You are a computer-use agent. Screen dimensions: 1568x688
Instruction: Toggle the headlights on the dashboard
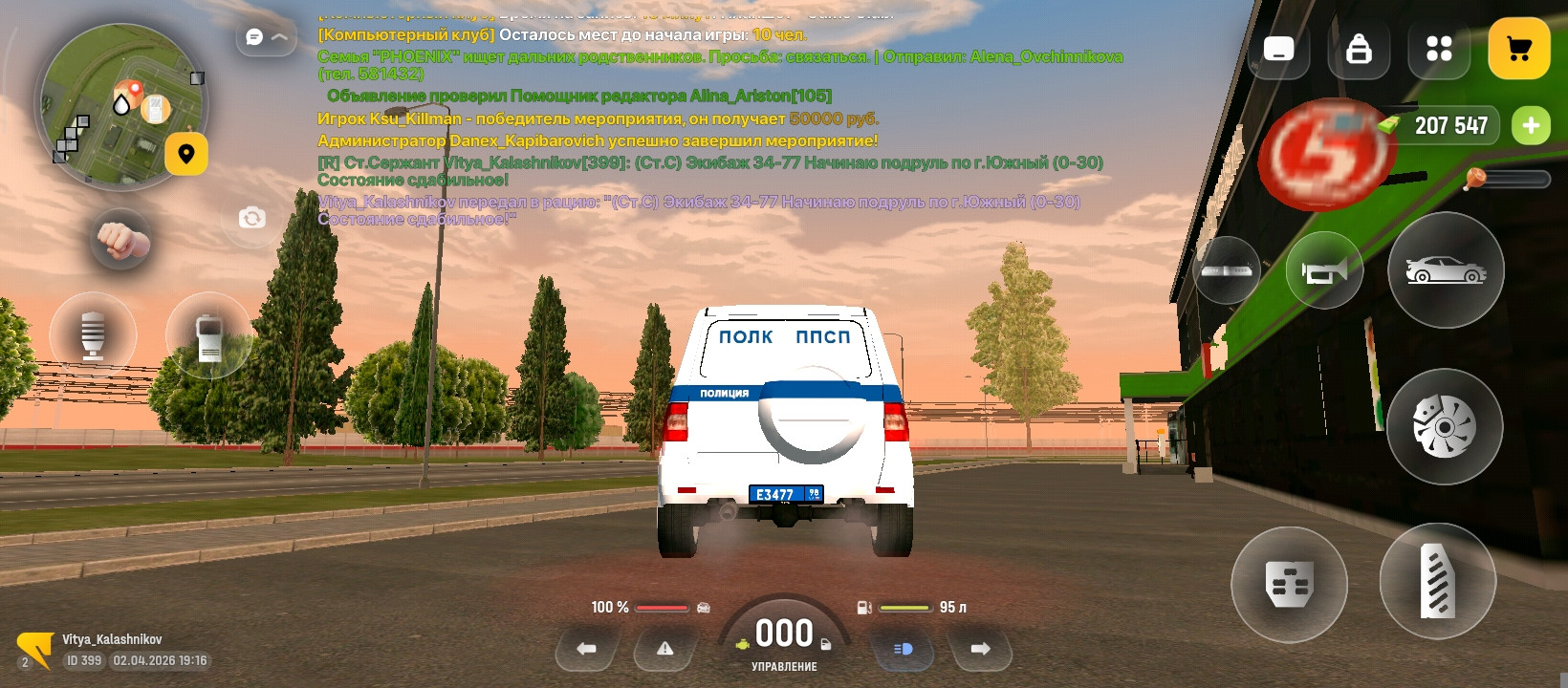903,650
